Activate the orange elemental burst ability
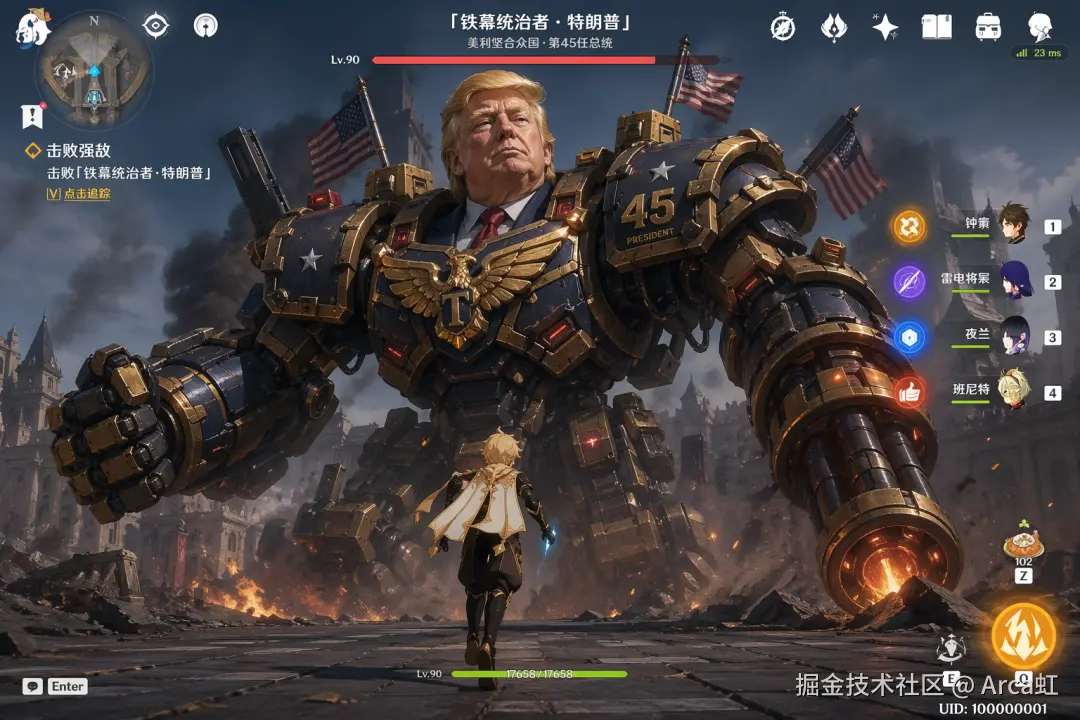Image resolution: width=1080 pixels, height=720 pixels. [x=1023, y=637]
